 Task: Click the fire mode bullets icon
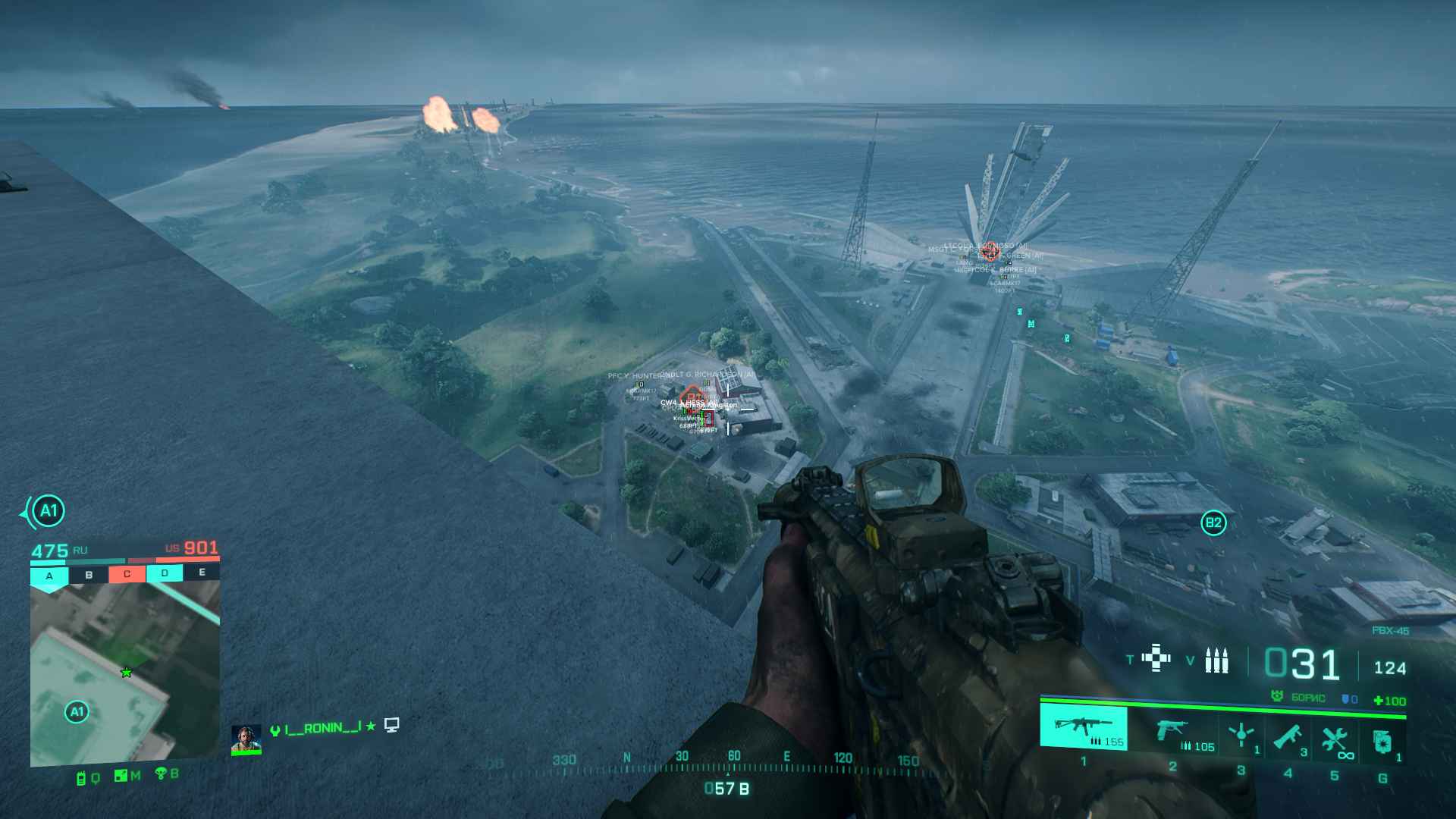pos(1216,661)
